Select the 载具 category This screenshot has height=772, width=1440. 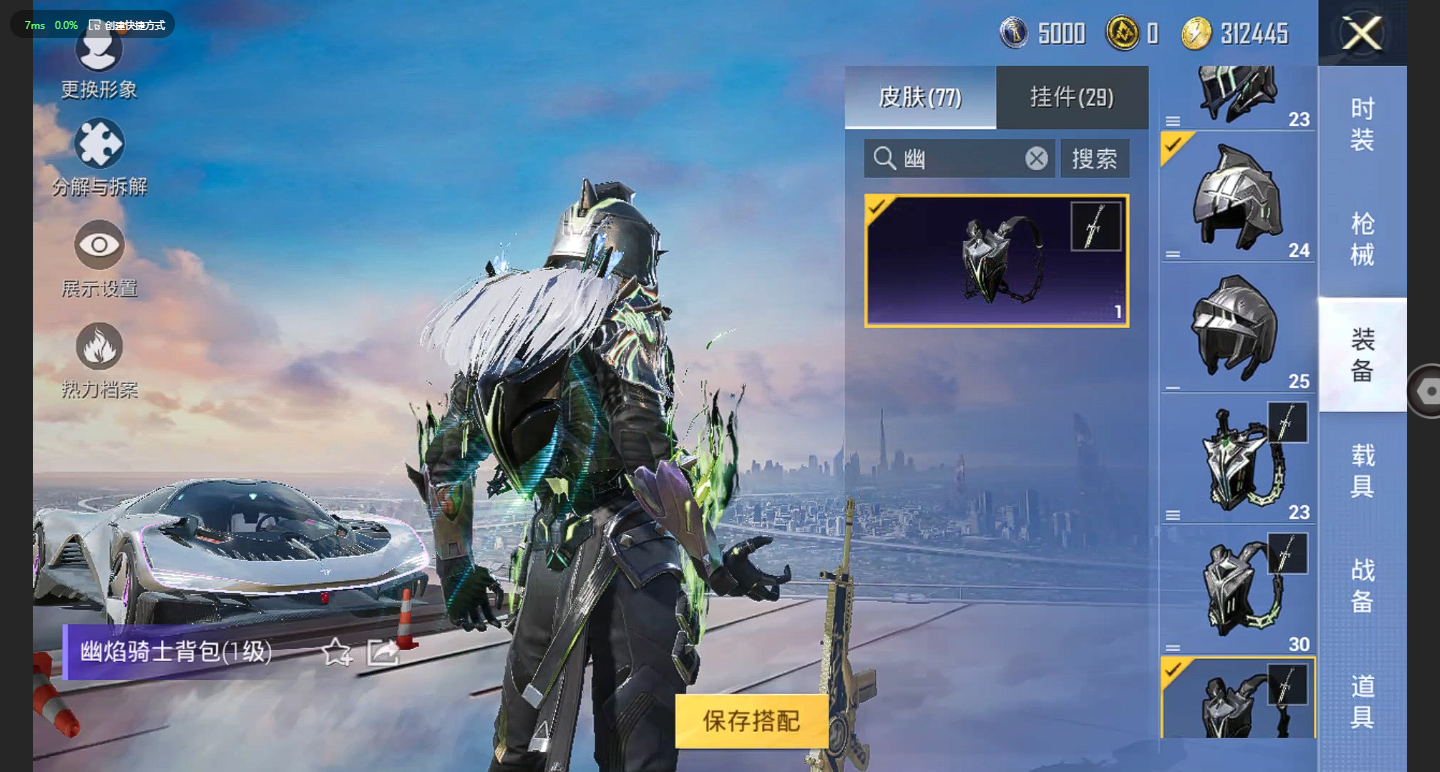point(1362,470)
